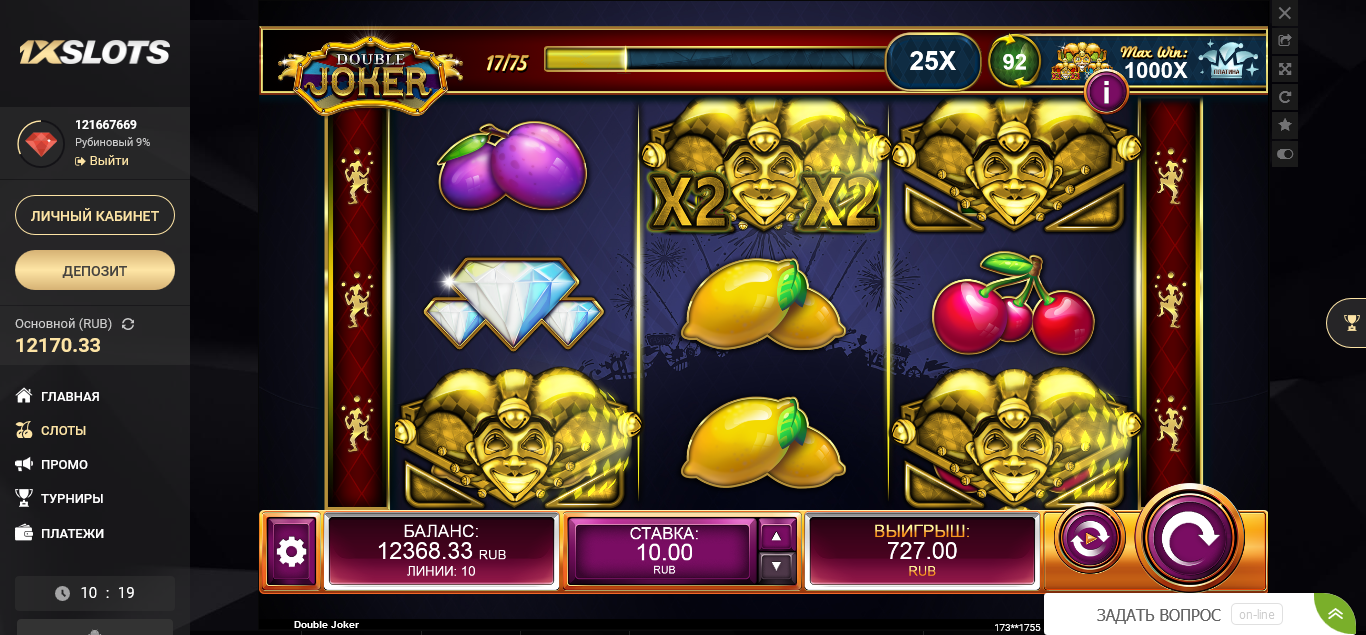The height and width of the screenshot is (635, 1366).
Task: Reload the game with the refresh icon
Action: click(x=1285, y=97)
